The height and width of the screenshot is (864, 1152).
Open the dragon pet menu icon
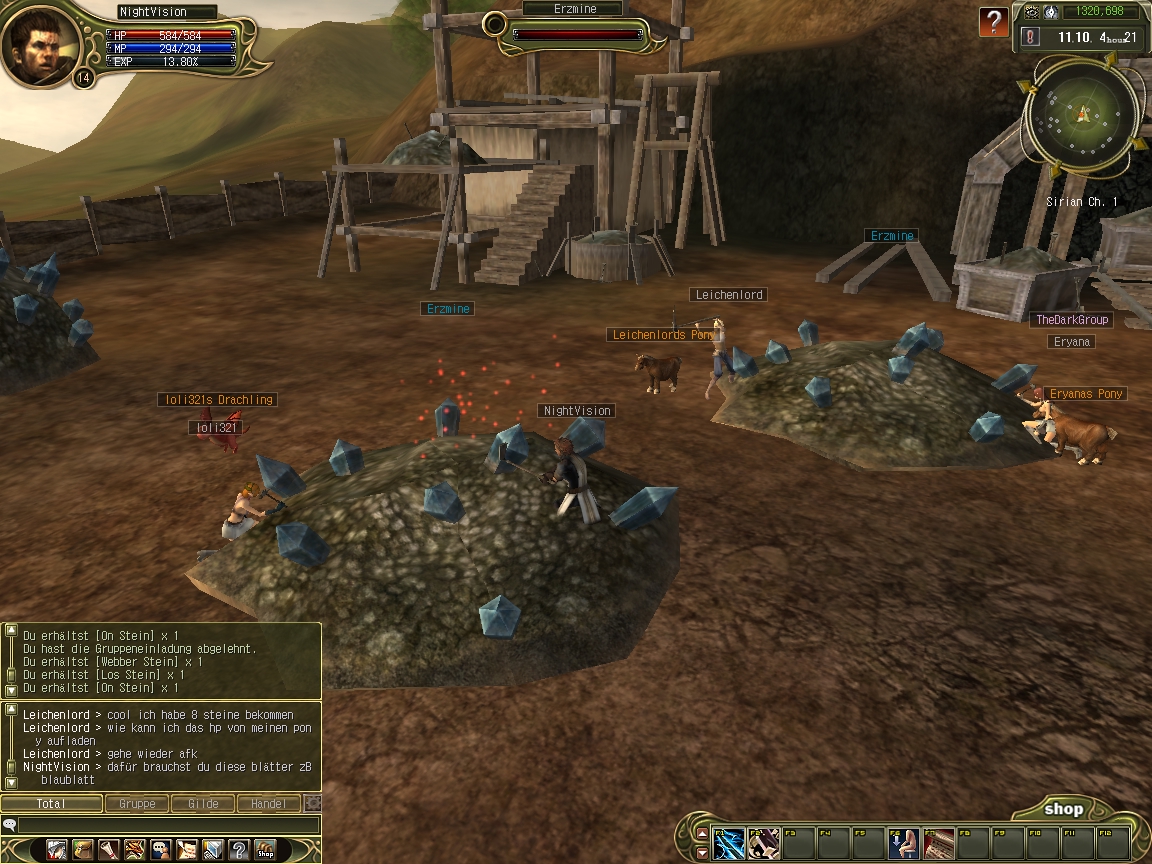tap(135, 850)
